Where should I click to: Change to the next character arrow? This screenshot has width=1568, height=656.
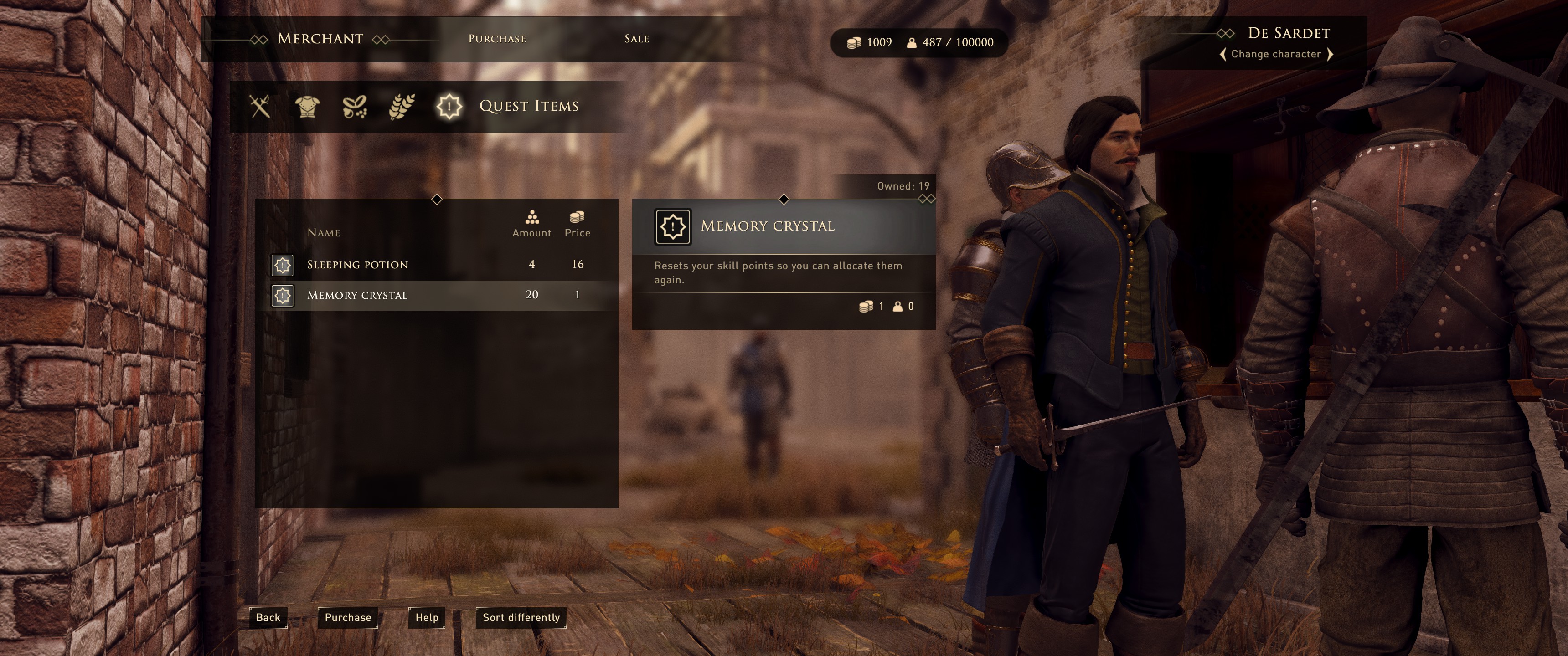(x=1330, y=54)
